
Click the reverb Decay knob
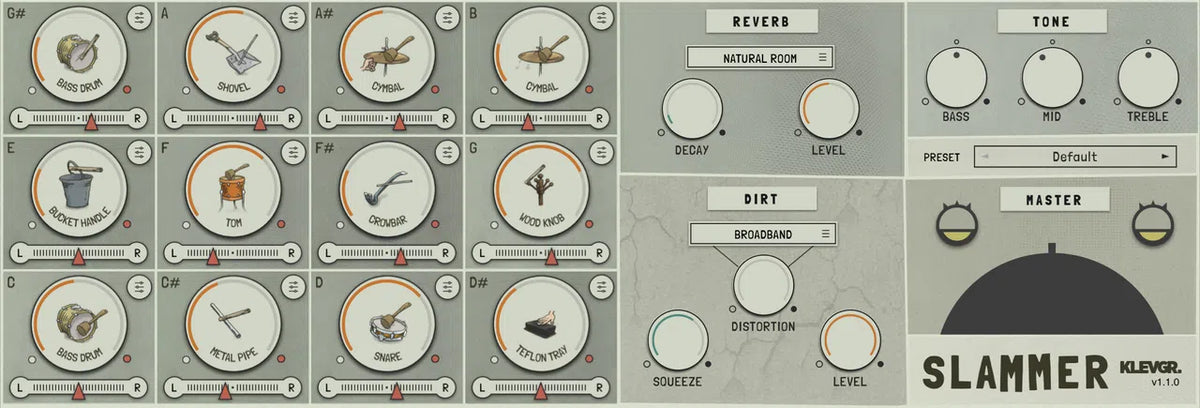click(692, 110)
